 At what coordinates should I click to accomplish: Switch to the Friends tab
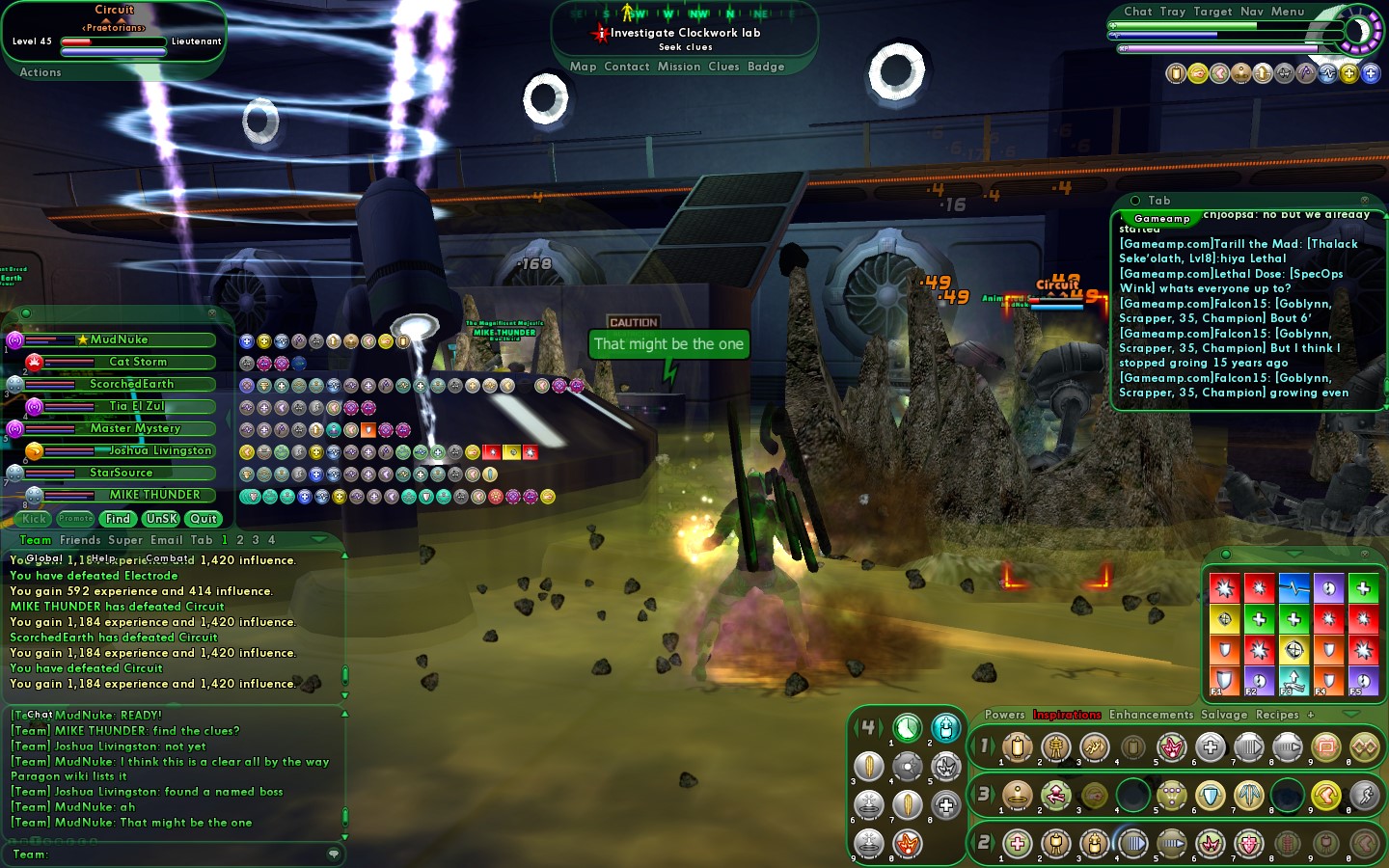click(x=80, y=540)
